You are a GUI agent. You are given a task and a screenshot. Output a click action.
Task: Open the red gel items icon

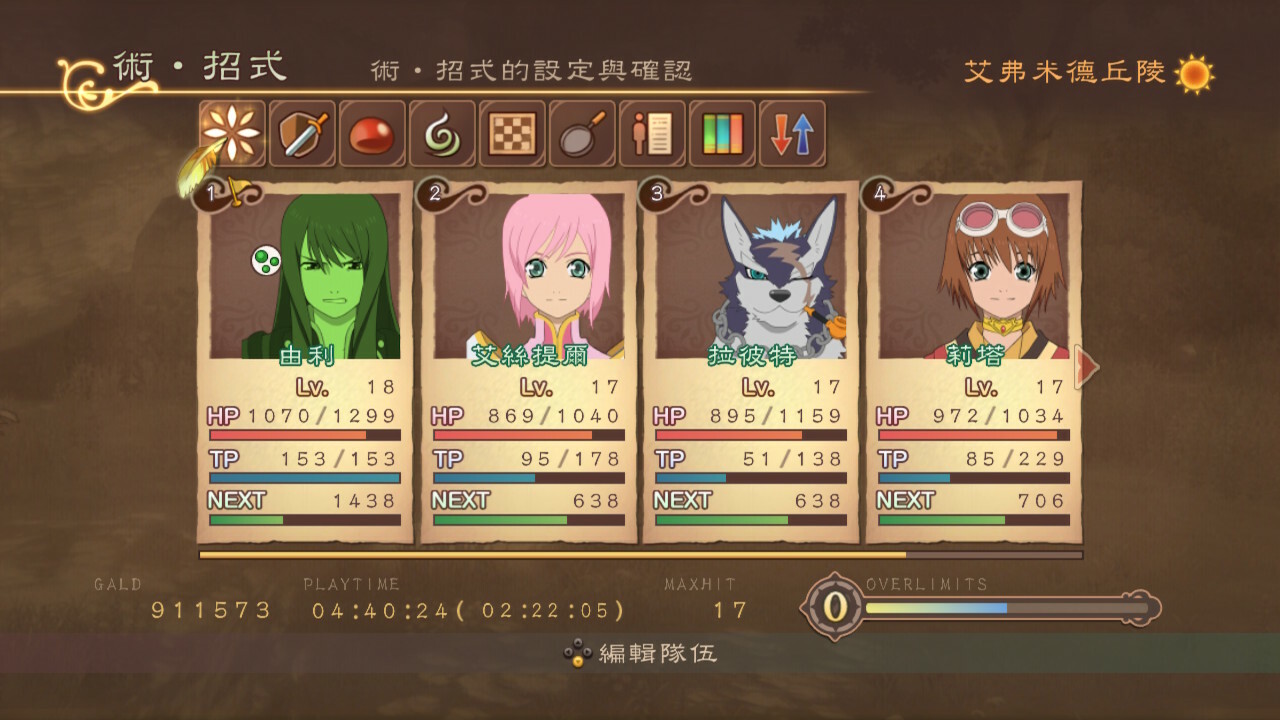tap(372, 133)
